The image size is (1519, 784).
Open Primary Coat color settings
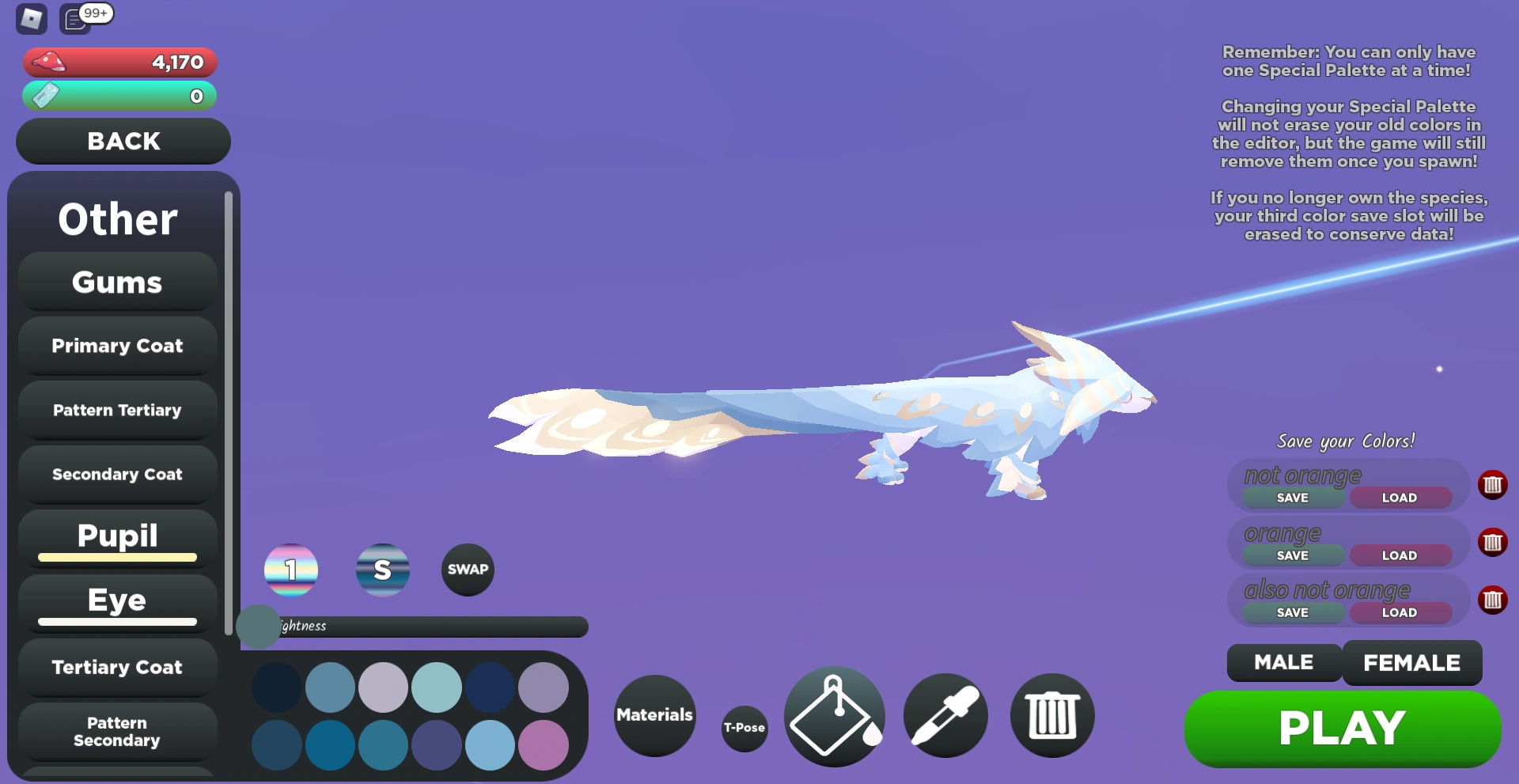116,346
